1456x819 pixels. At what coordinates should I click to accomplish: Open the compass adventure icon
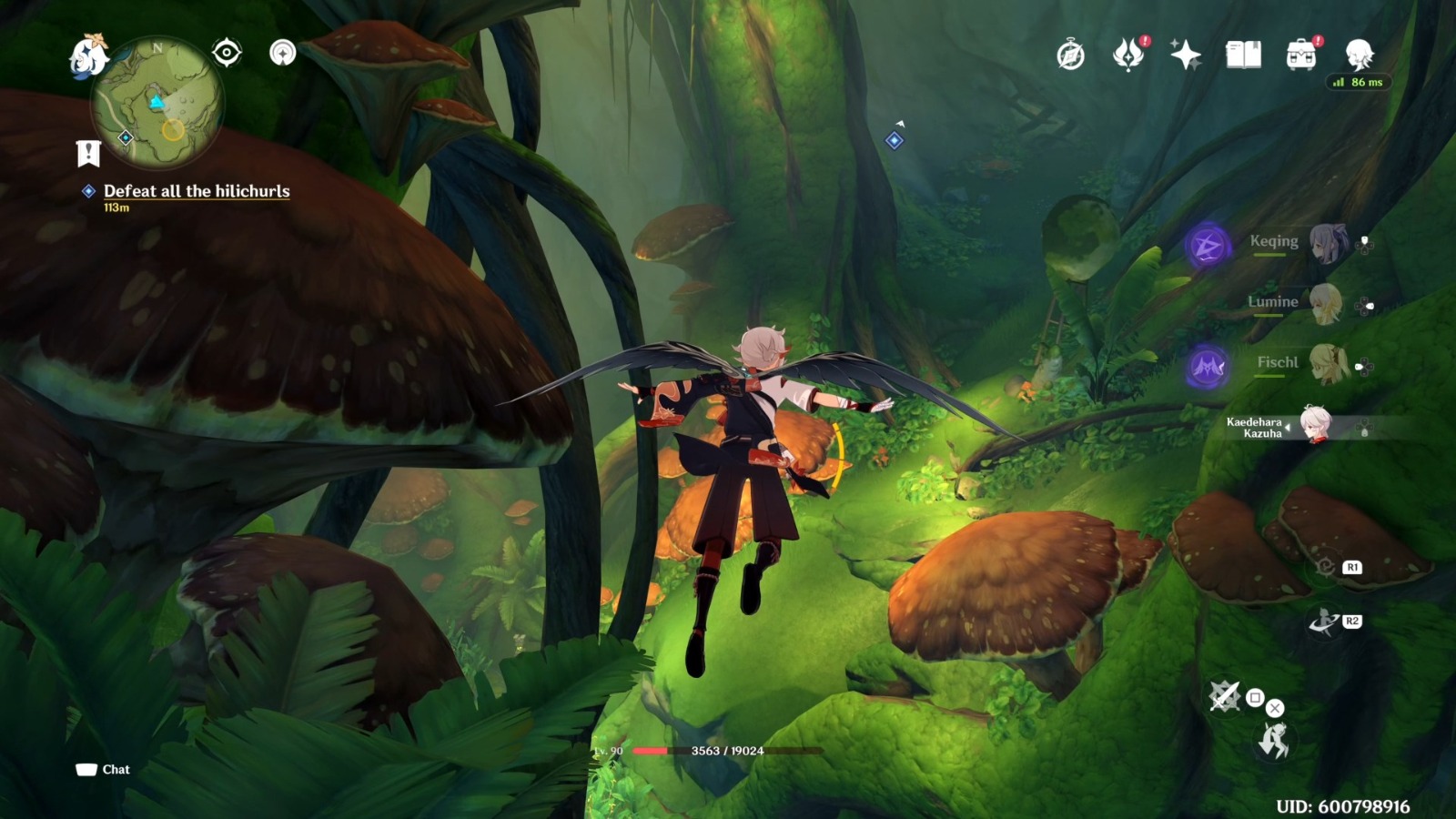coord(1070,56)
